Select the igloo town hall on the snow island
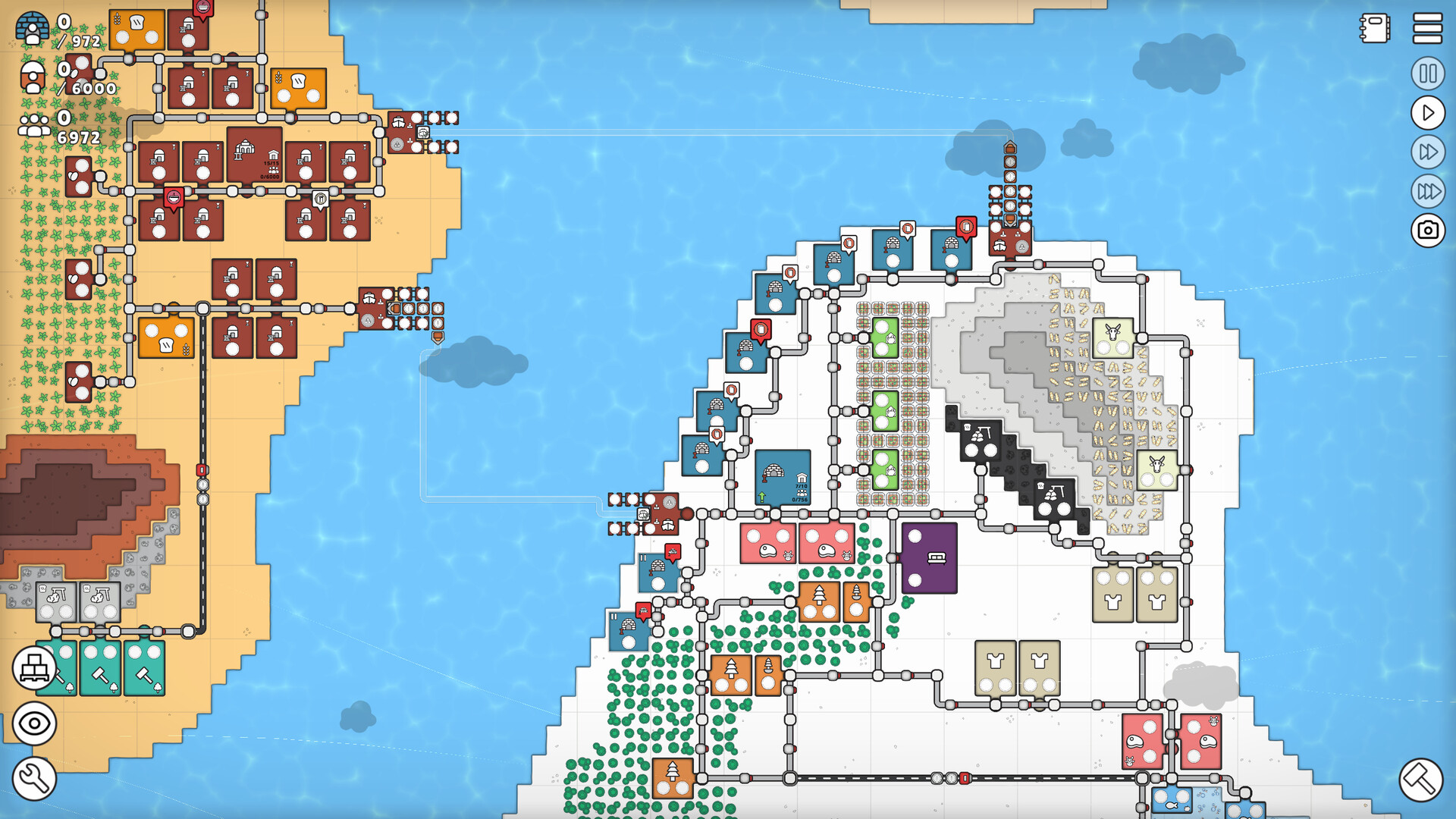1456x819 pixels. 781,478
